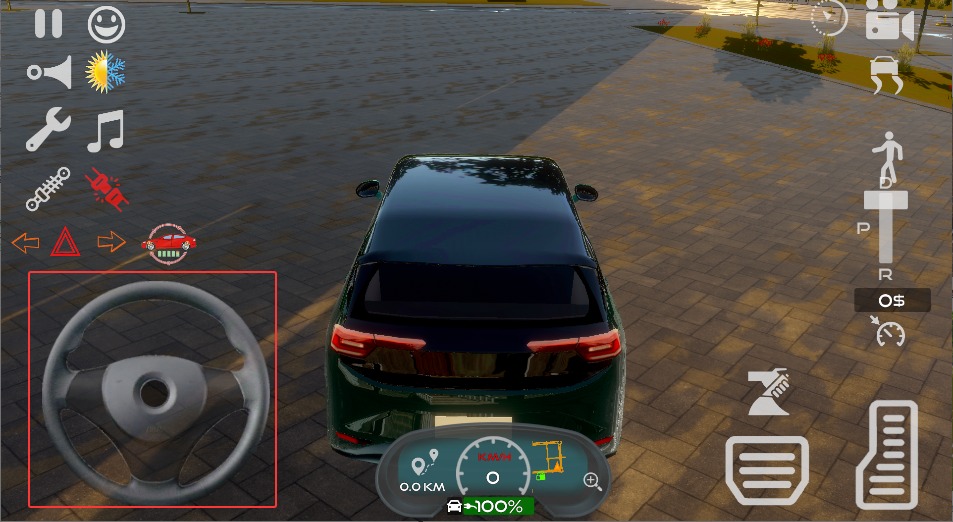Pause the game with the pause icon

point(48,22)
